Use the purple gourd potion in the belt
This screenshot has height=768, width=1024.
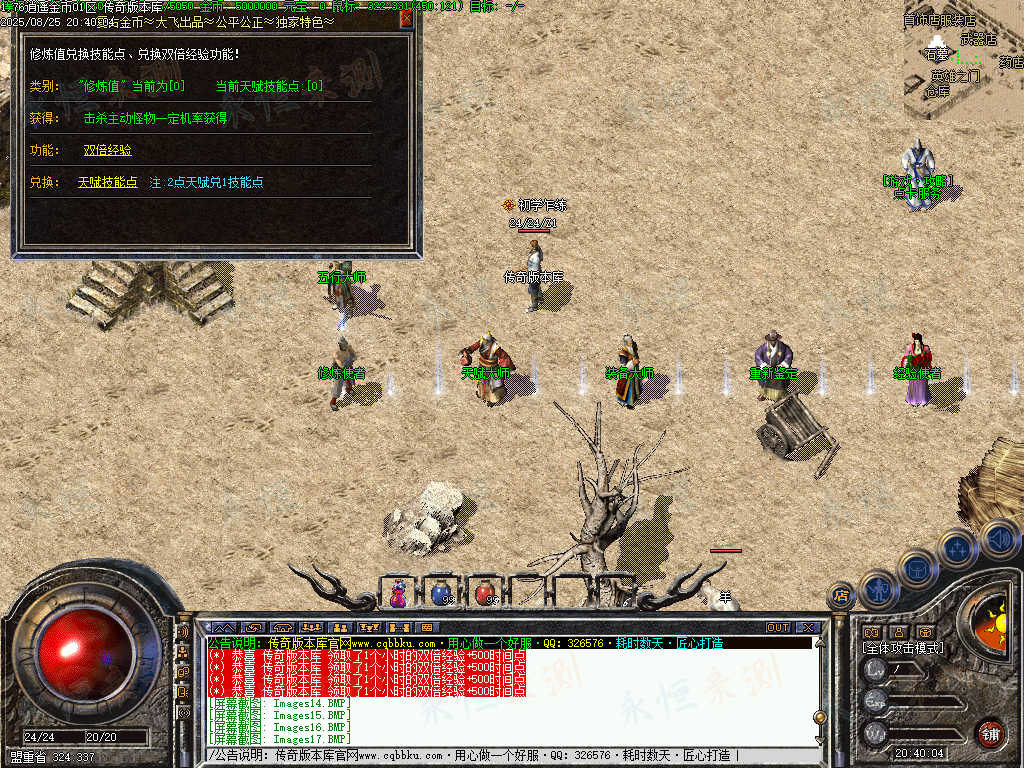coord(399,593)
